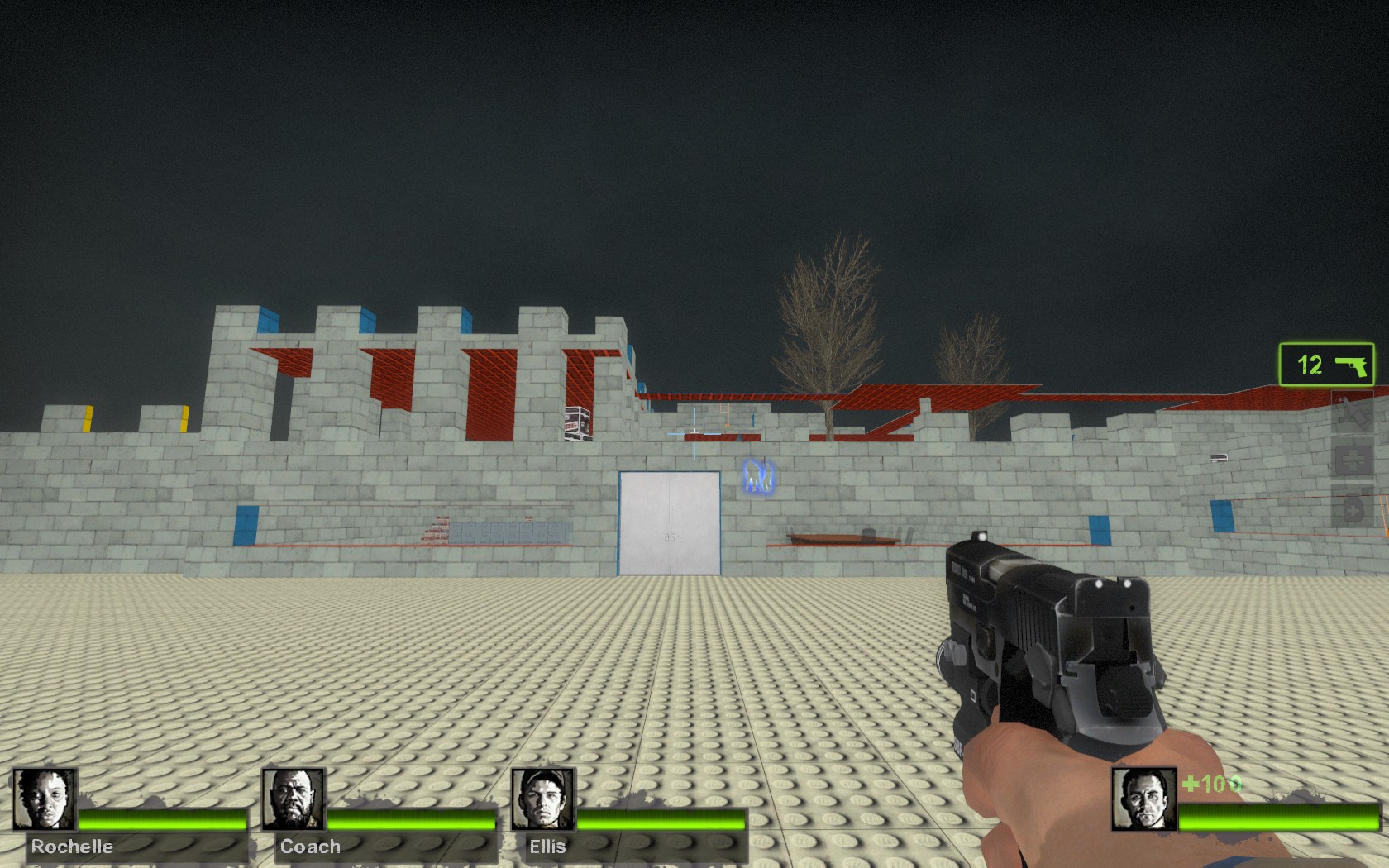Screen dimensions: 1389x868
Task: Click the crosshair at screen center
Action: click(x=694, y=434)
